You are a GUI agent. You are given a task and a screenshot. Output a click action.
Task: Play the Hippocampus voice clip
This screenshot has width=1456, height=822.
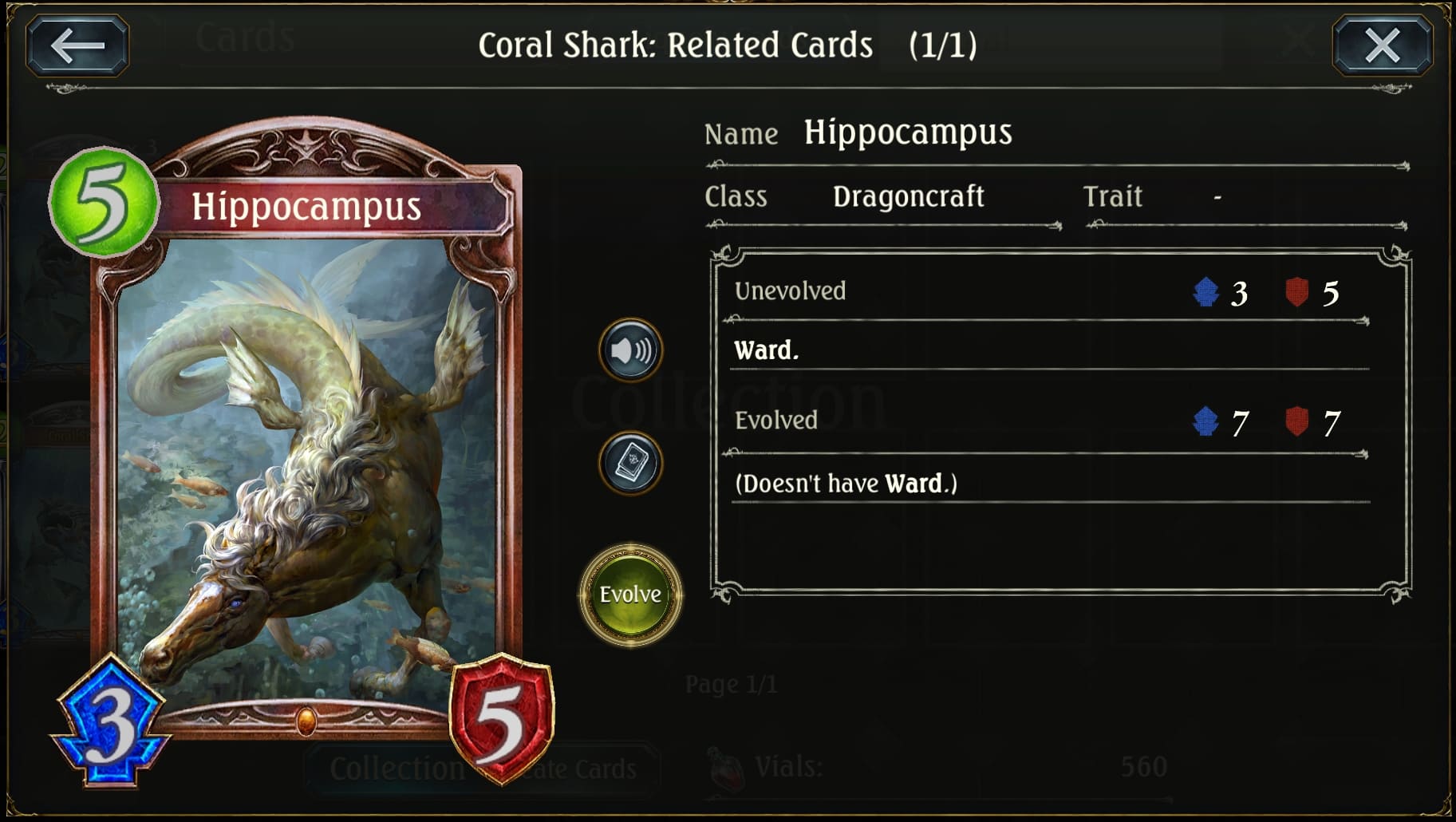[x=629, y=349]
